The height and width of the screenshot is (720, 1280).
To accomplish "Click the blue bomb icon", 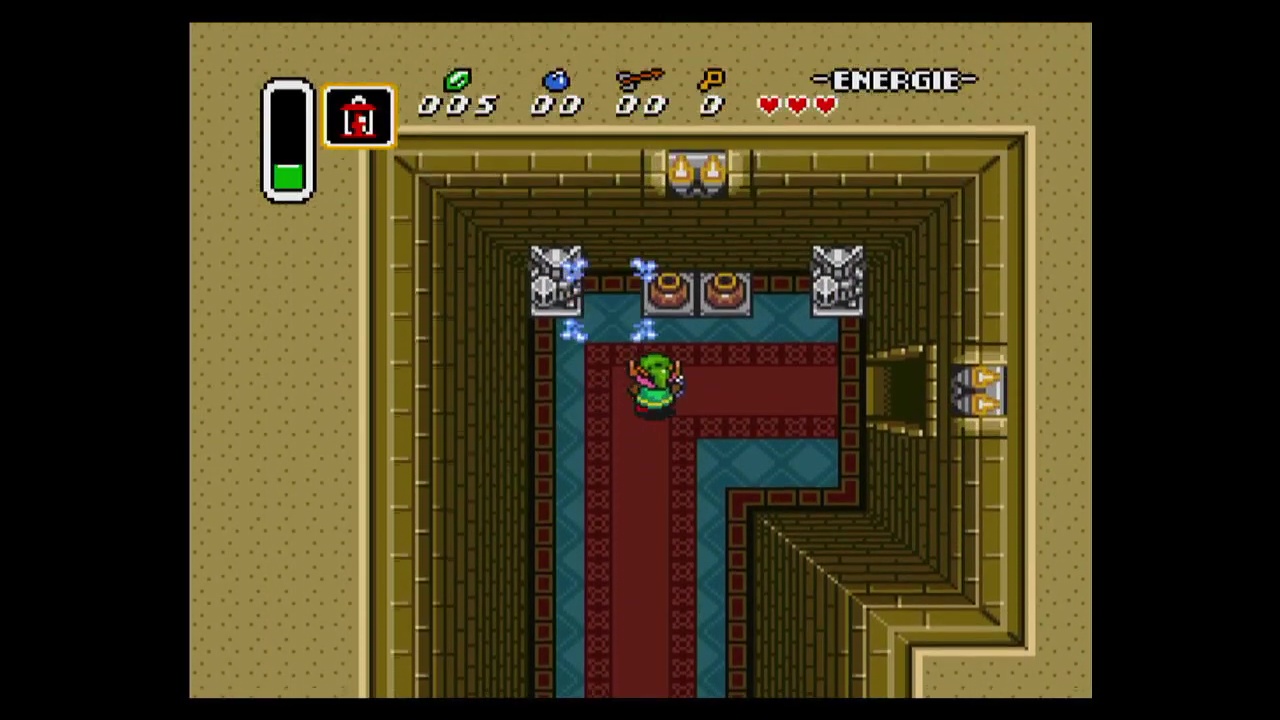I will coord(556,80).
